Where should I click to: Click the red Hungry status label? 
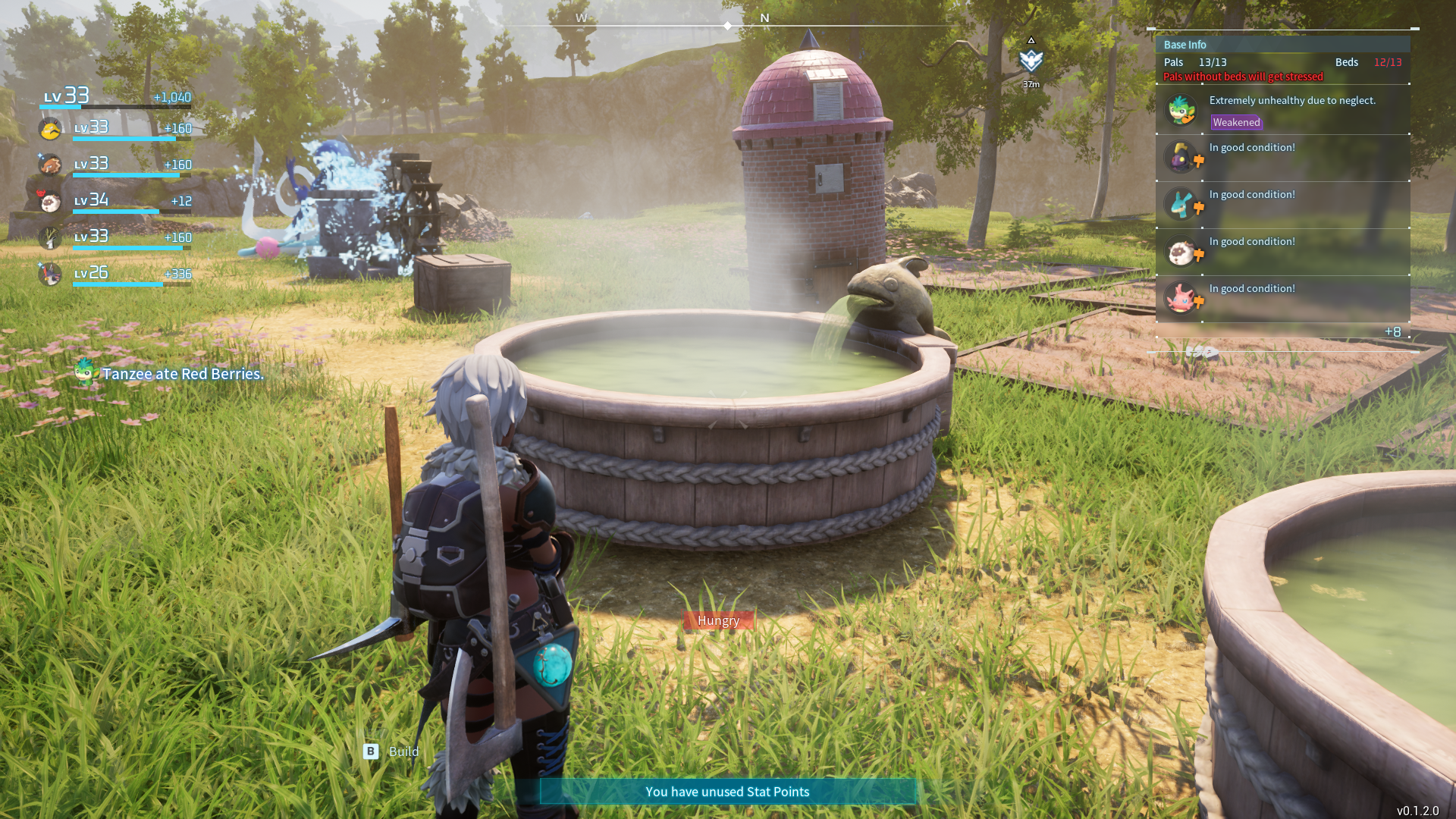coord(717,620)
